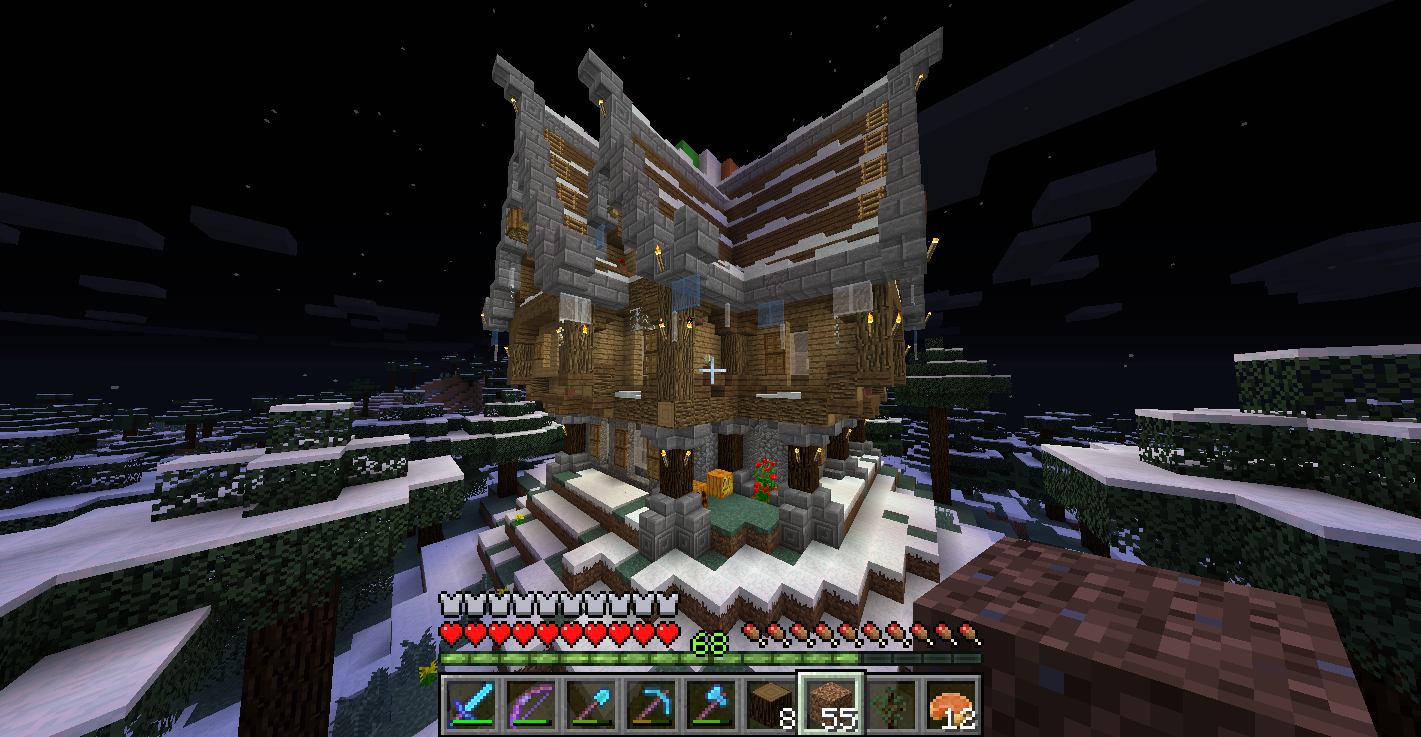Select the diamond axe slot
The image size is (1421, 737).
pos(710,703)
